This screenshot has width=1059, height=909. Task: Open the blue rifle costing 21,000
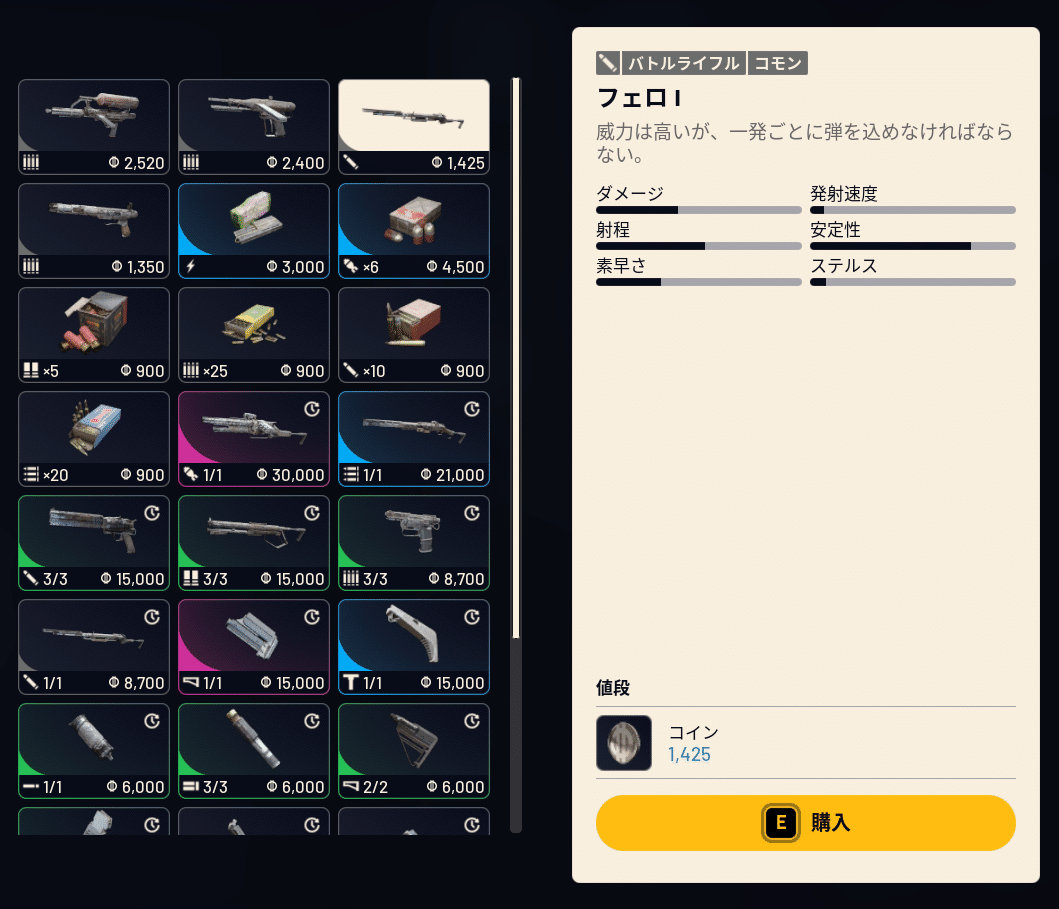click(414, 439)
